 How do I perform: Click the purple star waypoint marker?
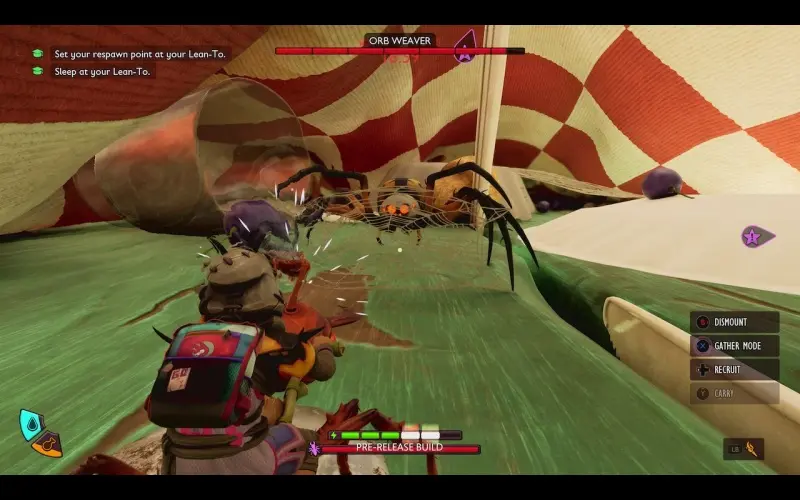[752, 237]
